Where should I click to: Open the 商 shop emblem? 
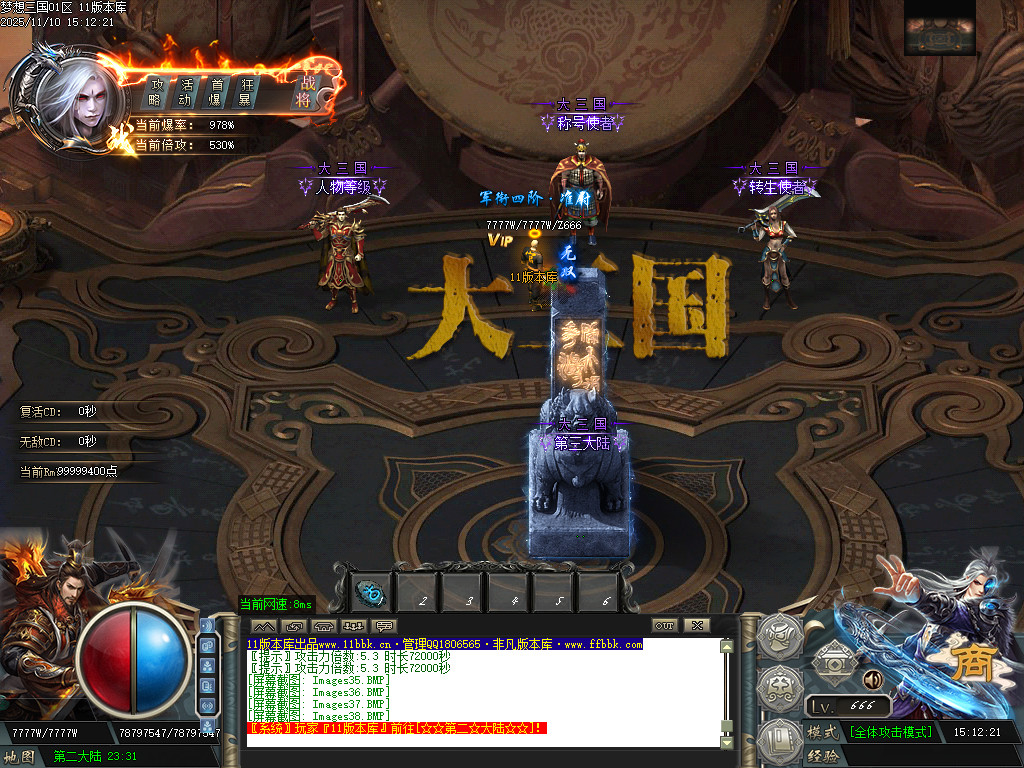pyautogui.click(x=970, y=665)
